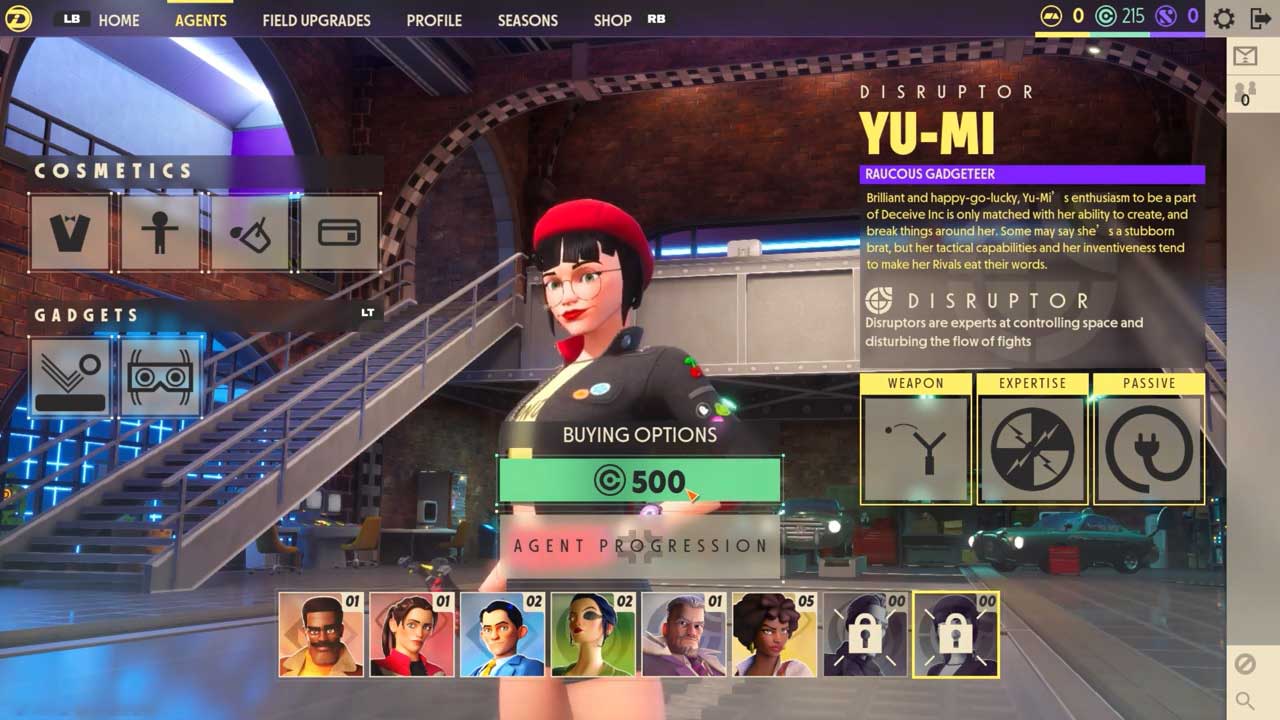Buy Yu-Mi for 500 credits
1280x720 pixels.
(640, 481)
